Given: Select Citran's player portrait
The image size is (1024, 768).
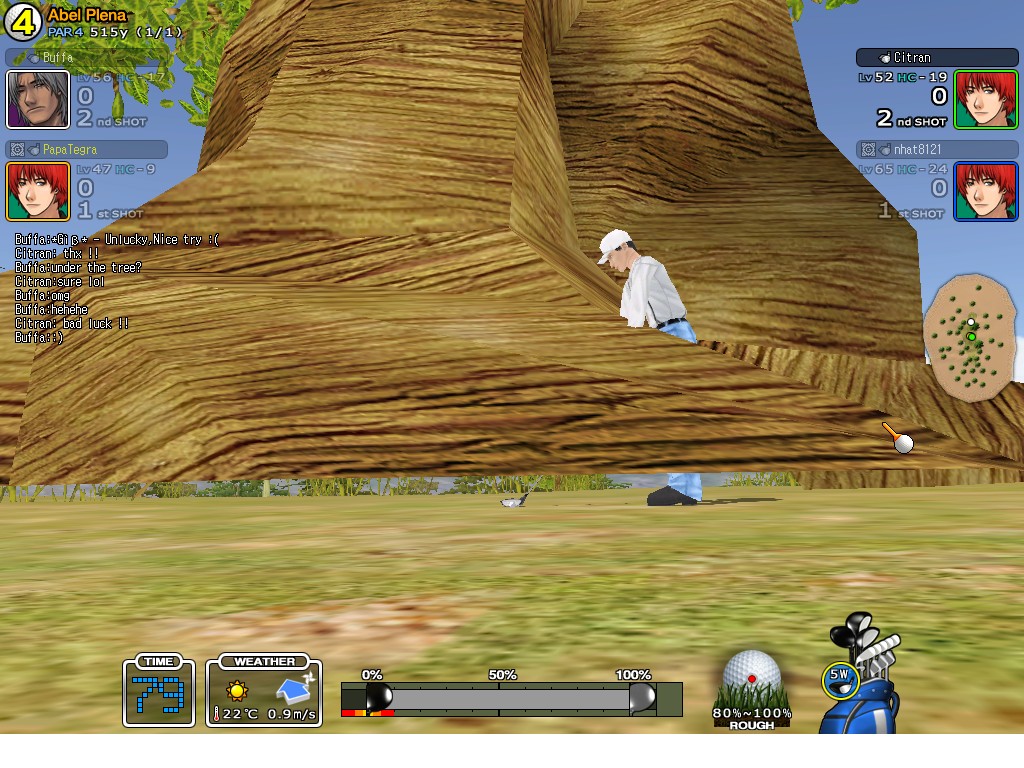Looking at the screenshot, I should click(x=985, y=100).
